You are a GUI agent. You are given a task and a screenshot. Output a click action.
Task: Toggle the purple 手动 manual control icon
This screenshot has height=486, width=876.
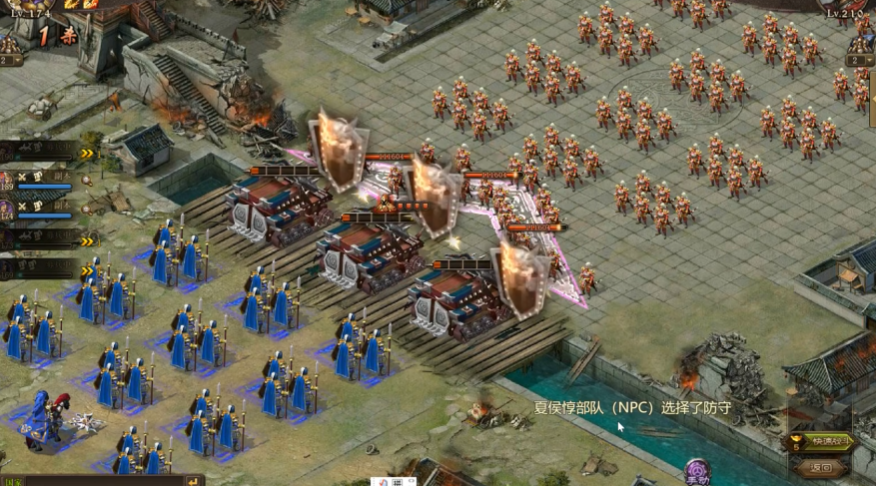click(x=697, y=471)
